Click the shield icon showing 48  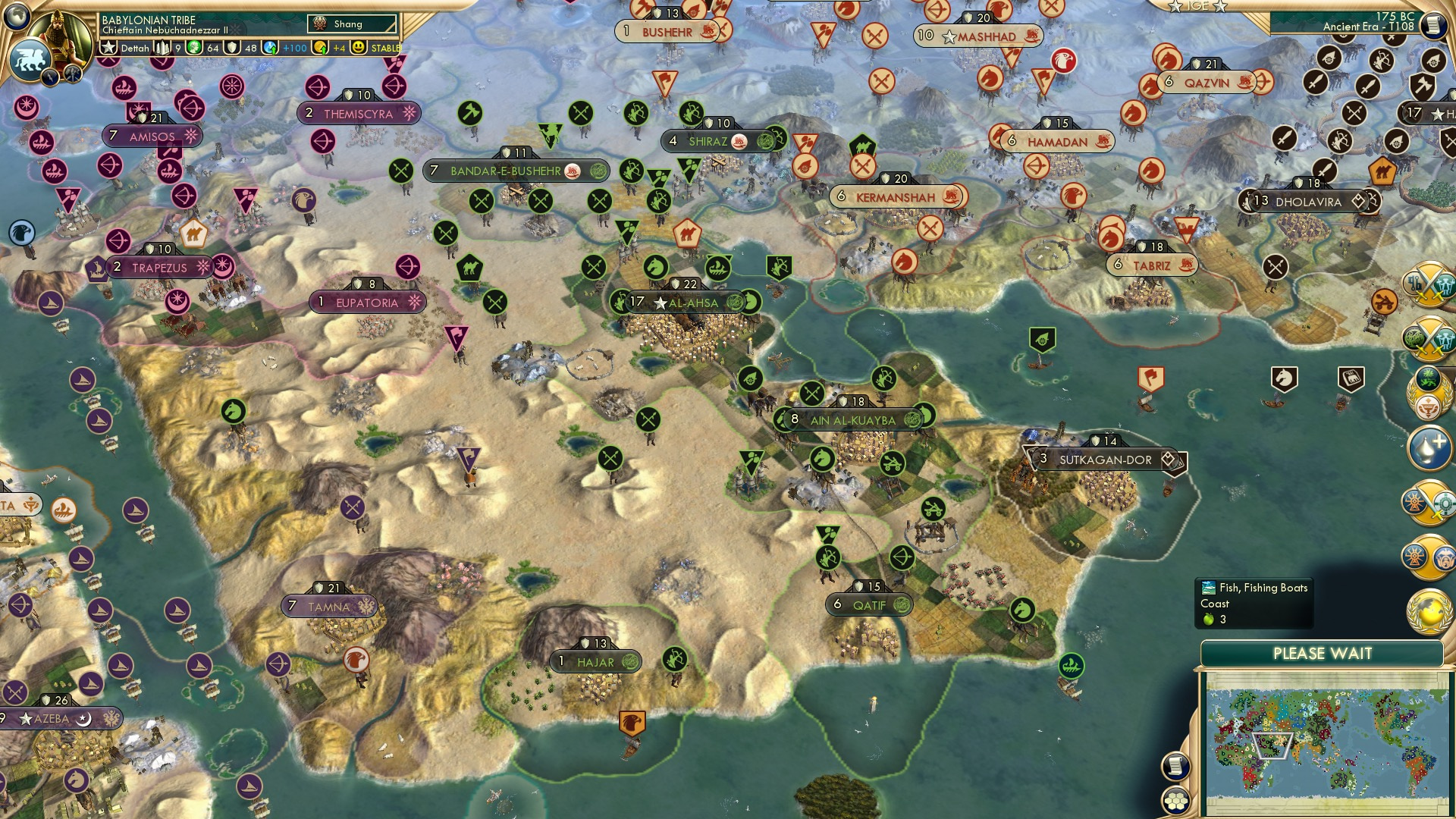[x=232, y=49]
